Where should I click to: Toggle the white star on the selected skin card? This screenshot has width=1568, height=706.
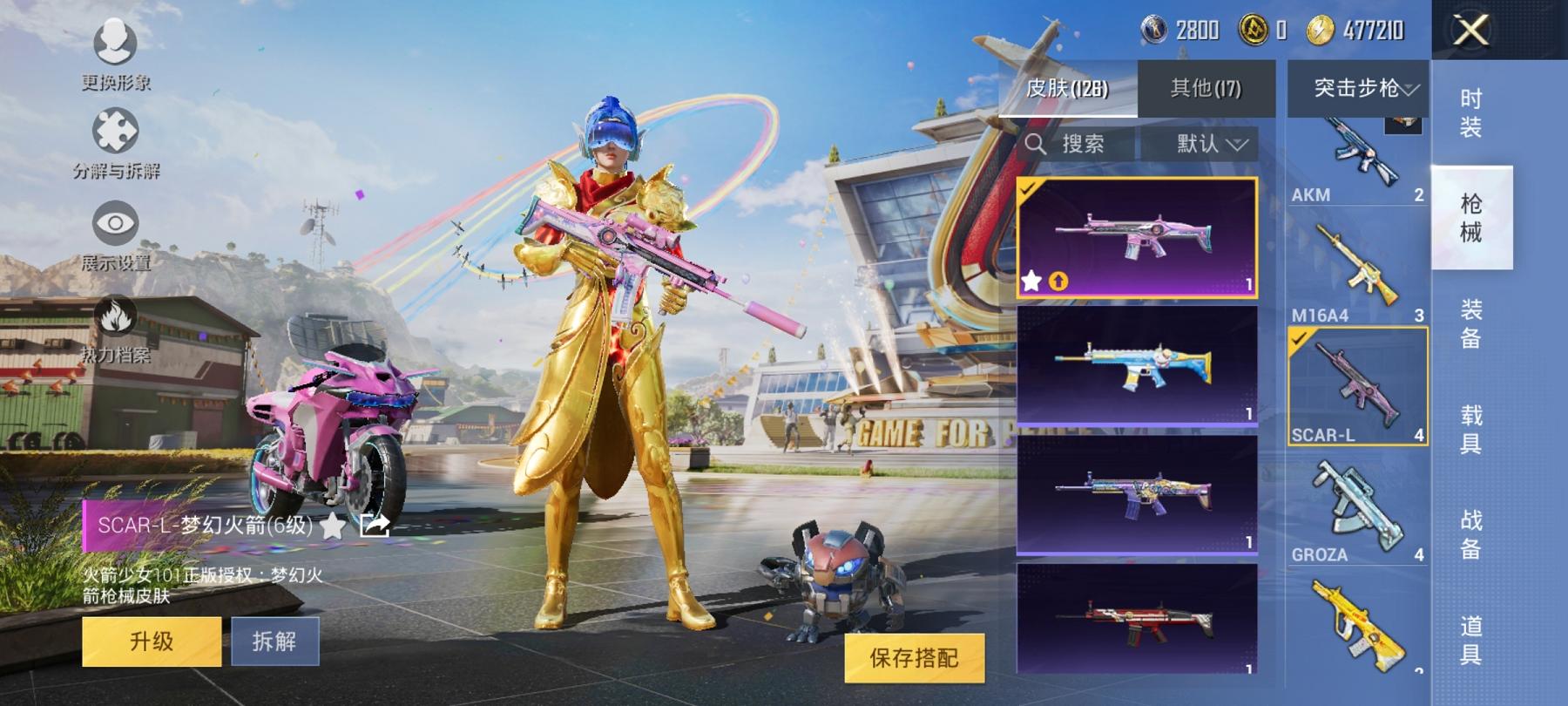[1033, 281]
